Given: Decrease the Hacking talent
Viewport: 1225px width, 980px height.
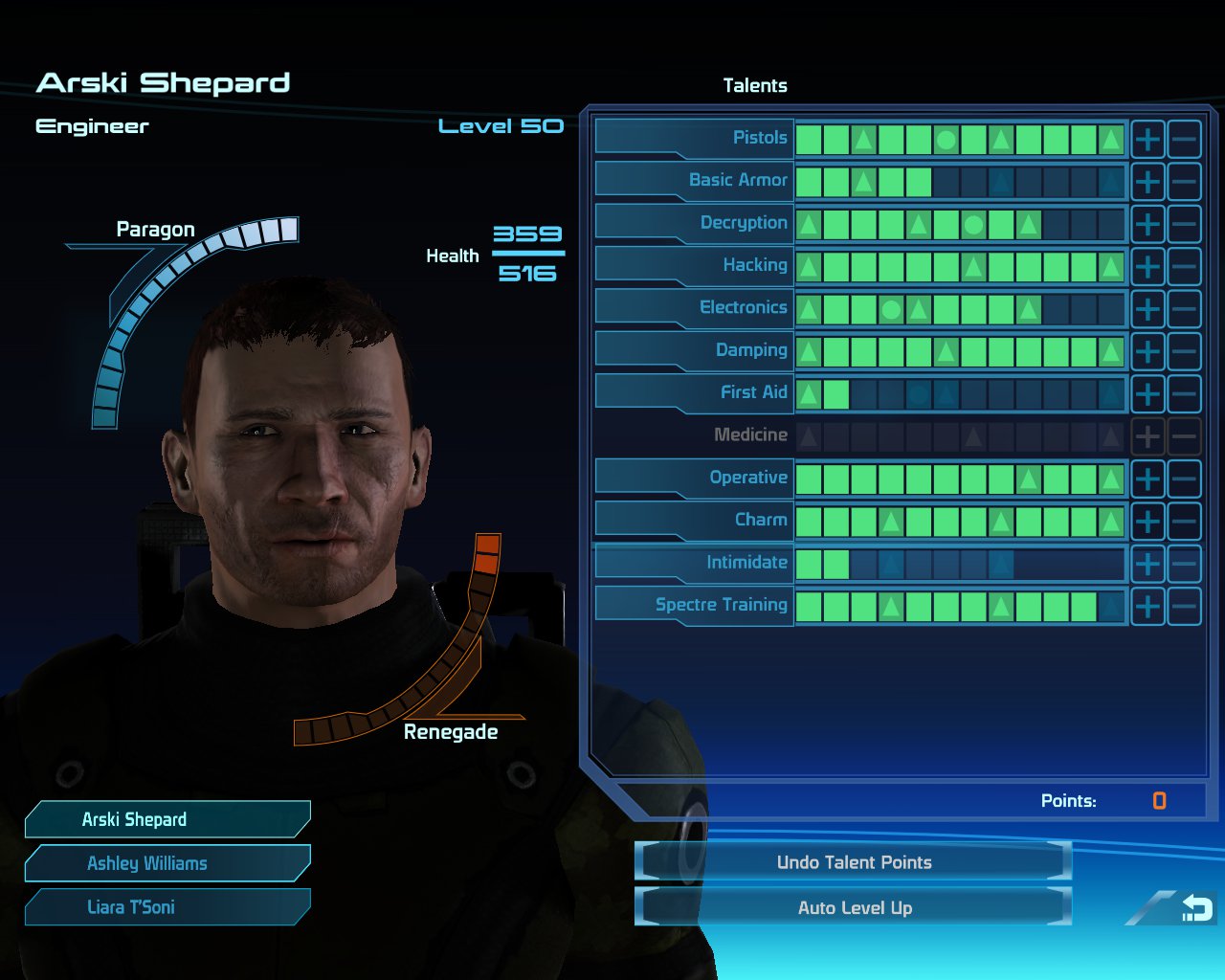Looking at the screenshot, I should 1185,267.
